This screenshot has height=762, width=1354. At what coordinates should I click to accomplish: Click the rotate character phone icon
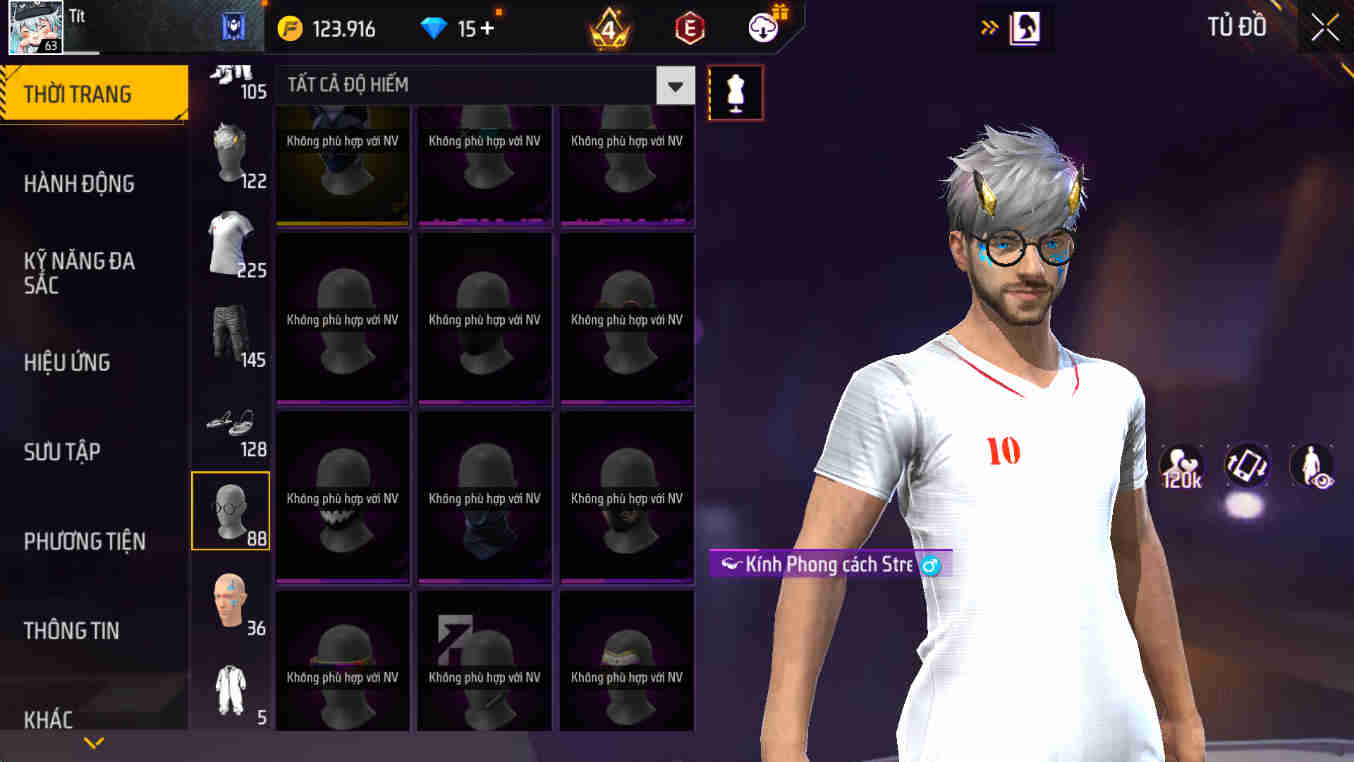[1247, 466]
